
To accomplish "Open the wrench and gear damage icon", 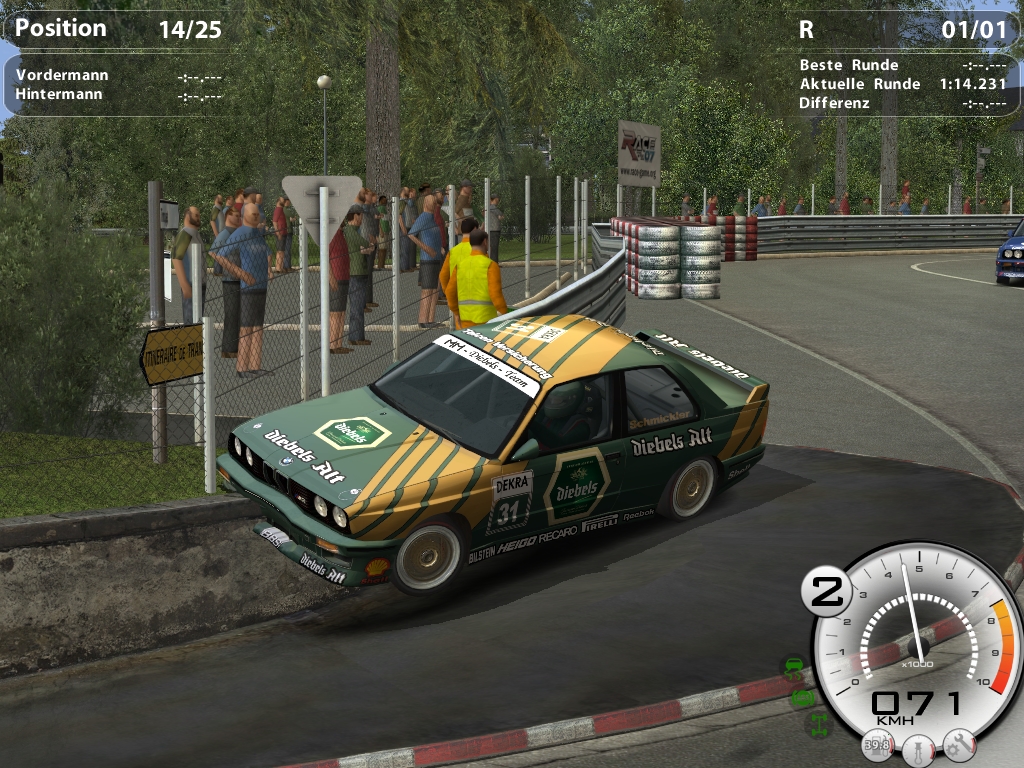I will pos(958,743).
